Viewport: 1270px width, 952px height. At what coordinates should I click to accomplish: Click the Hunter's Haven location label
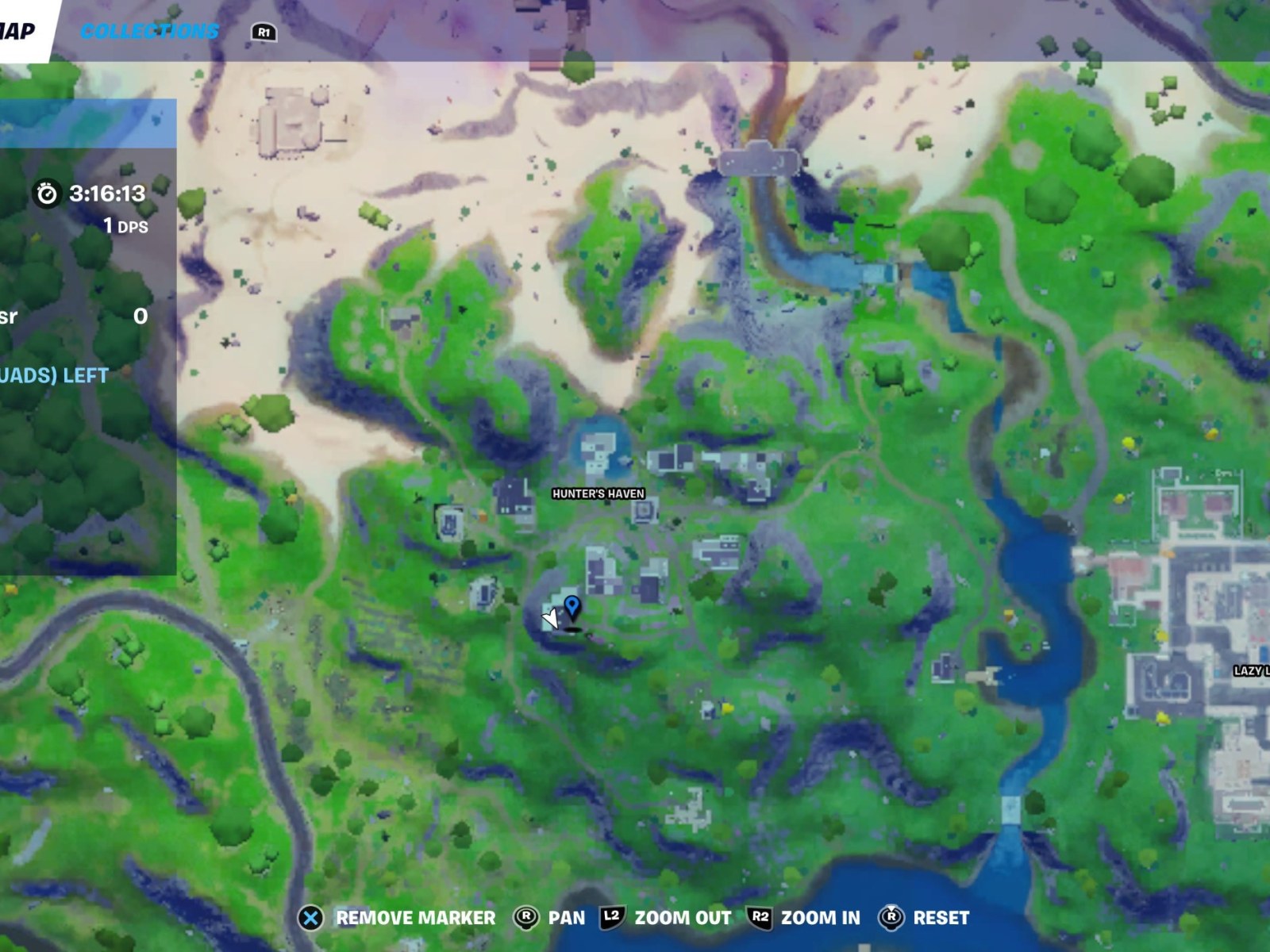pos(597,493)
